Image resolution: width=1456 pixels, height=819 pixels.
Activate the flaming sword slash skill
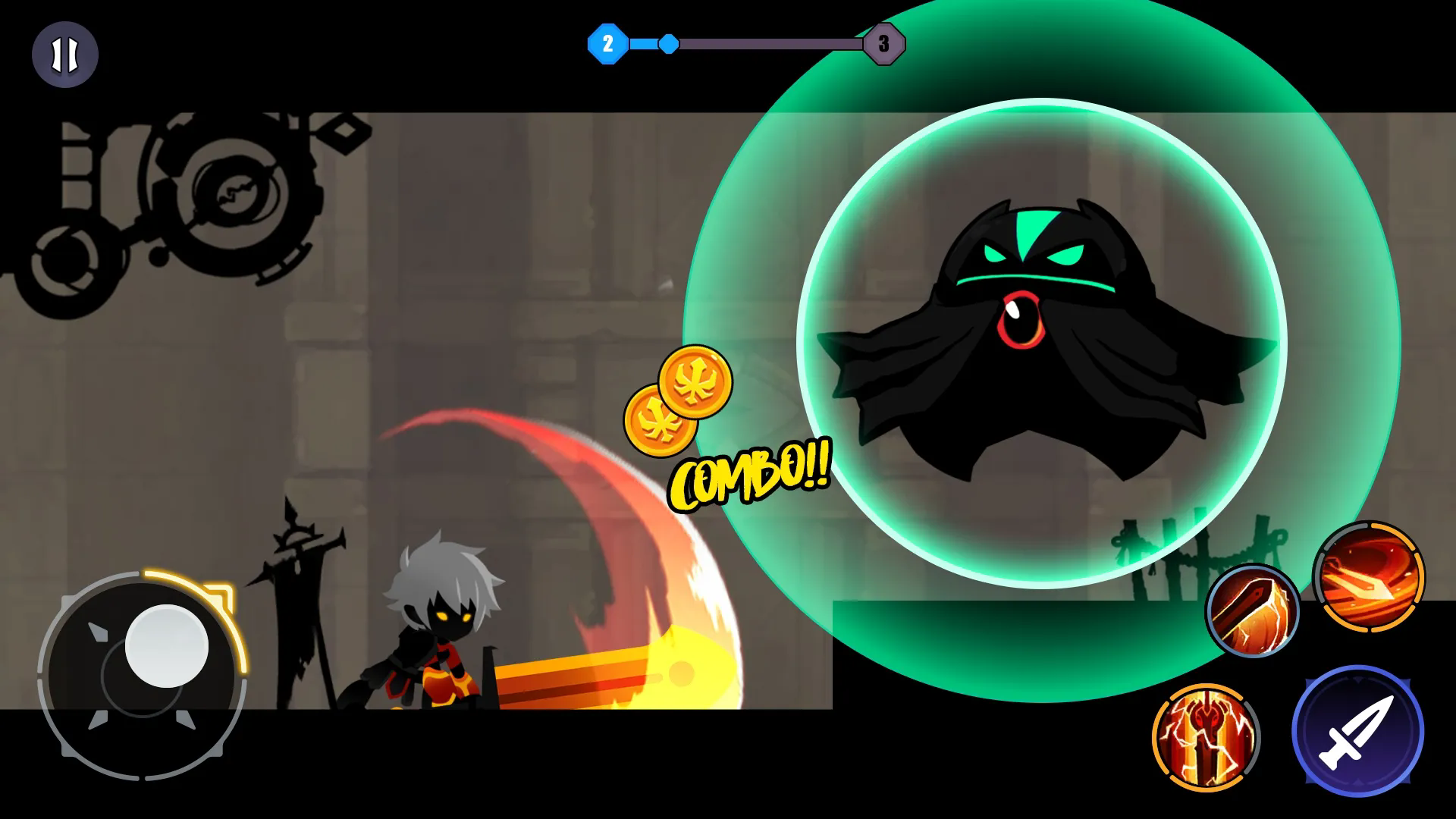click(1252, 610)
